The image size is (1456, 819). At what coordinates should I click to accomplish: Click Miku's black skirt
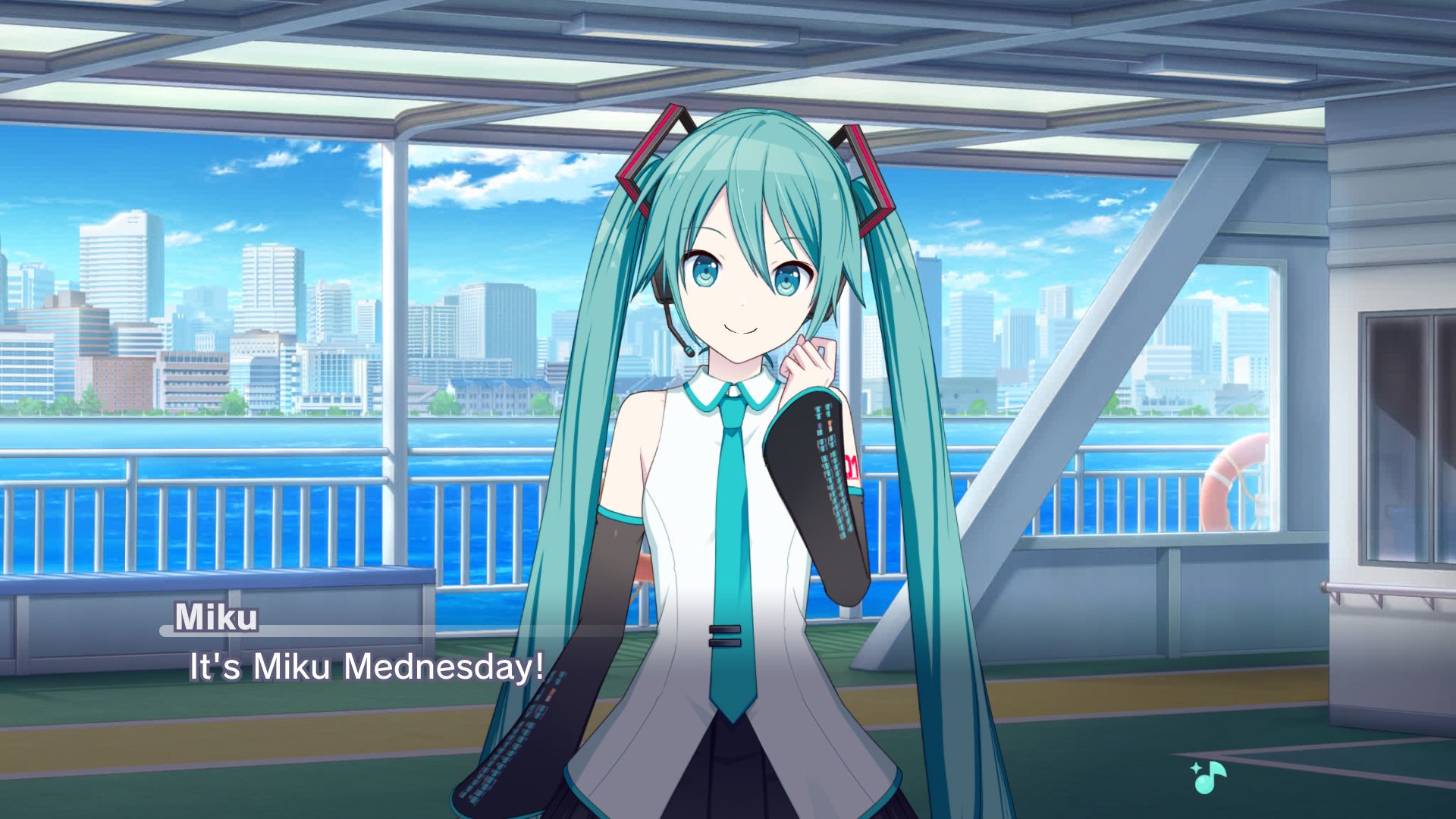[728, 781]
